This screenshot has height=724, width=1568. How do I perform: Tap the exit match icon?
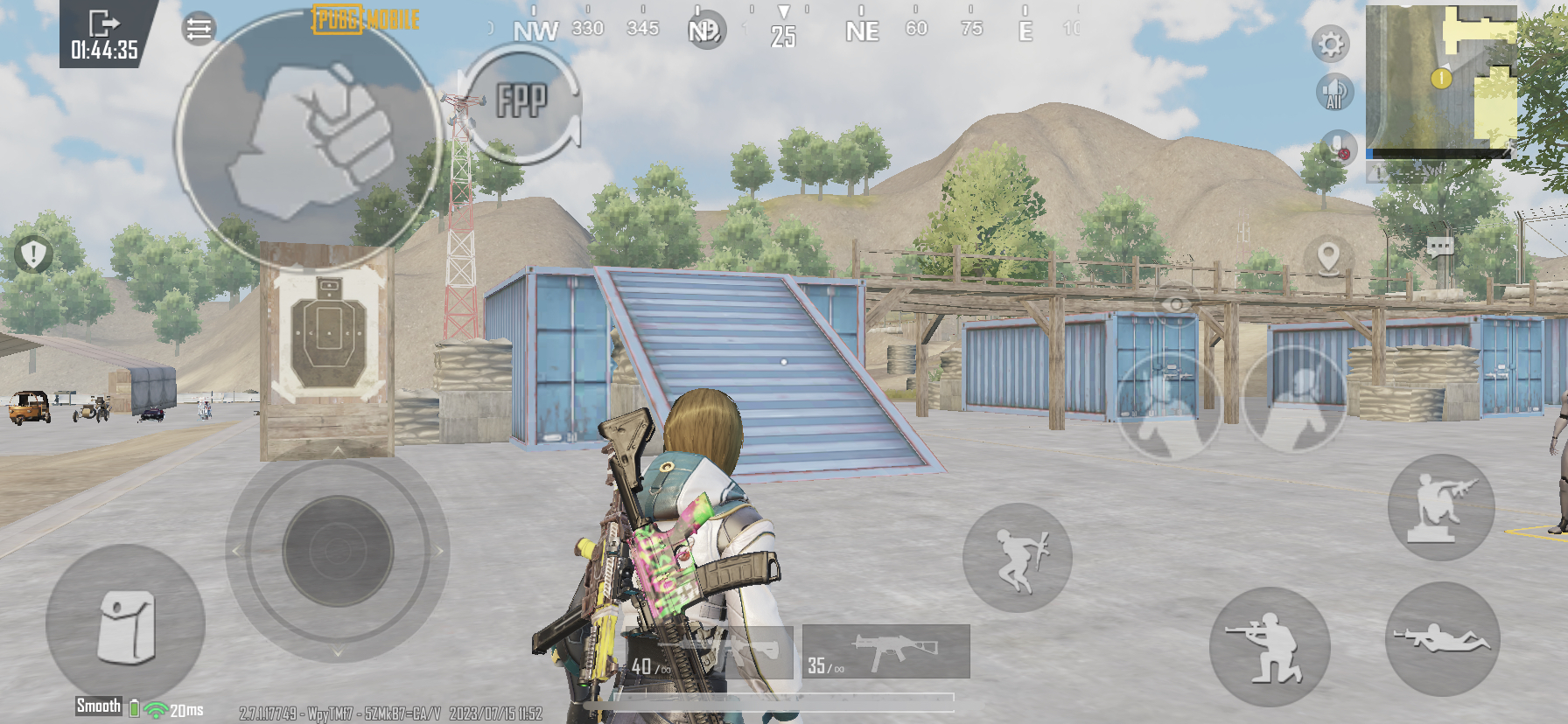[x=103, y=22]
